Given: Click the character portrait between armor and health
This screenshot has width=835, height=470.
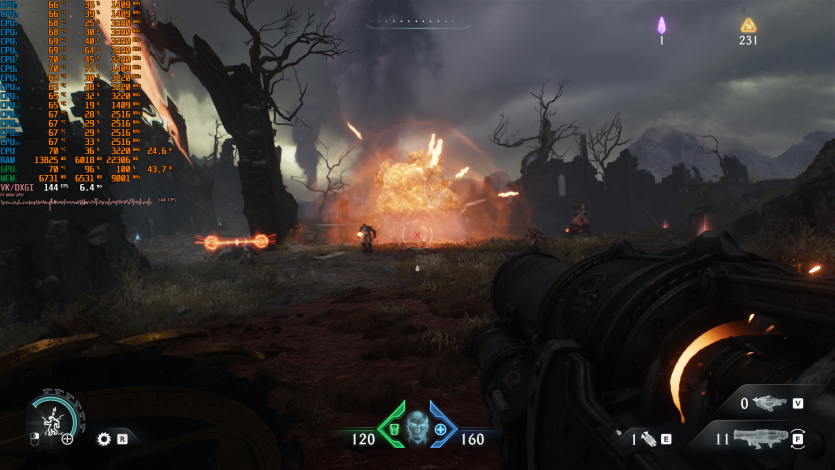Looking at the screenshot, I should coord(417,426).
